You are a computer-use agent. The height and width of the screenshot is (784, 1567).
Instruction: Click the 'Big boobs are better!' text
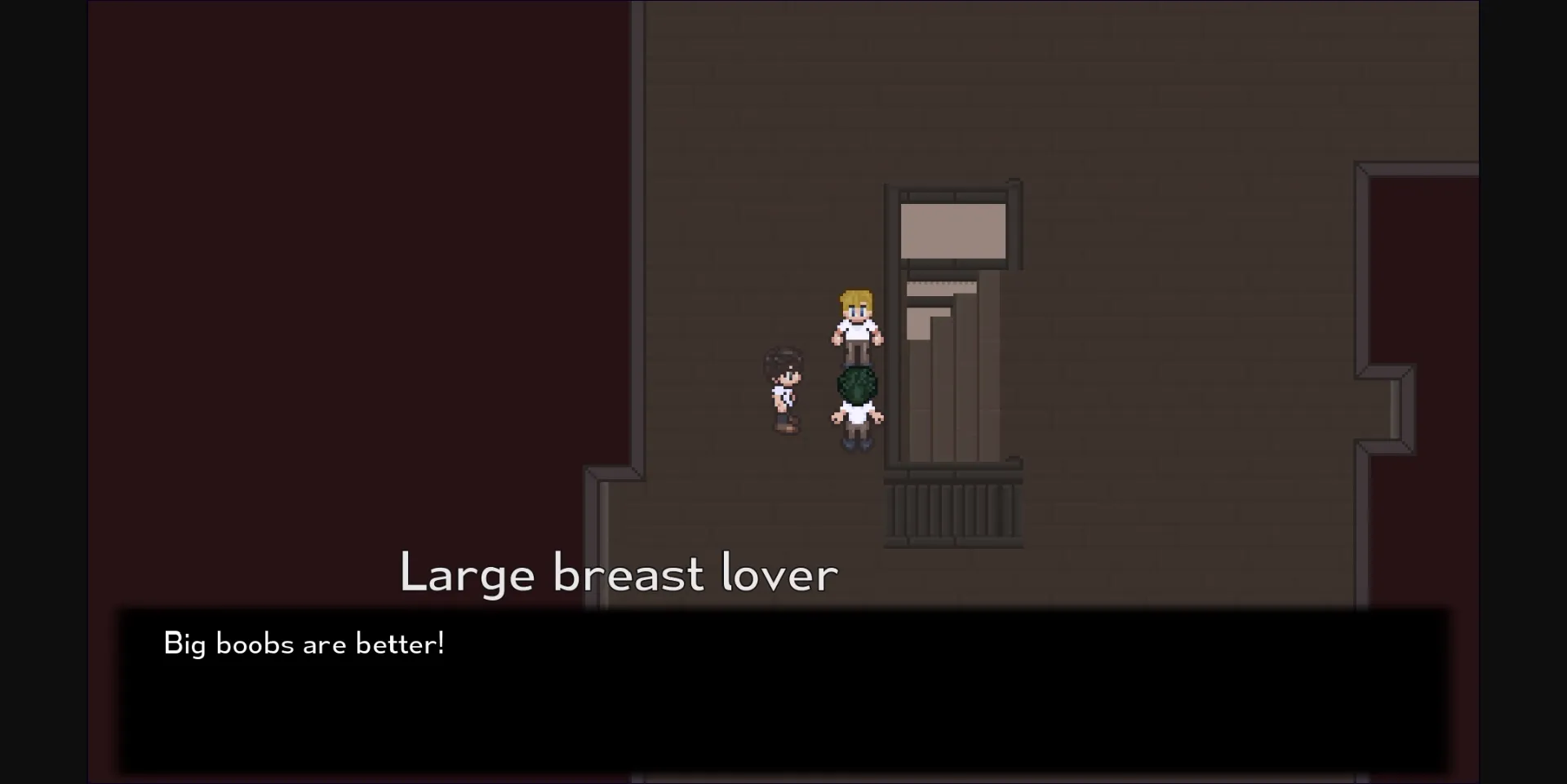point(304,644)
